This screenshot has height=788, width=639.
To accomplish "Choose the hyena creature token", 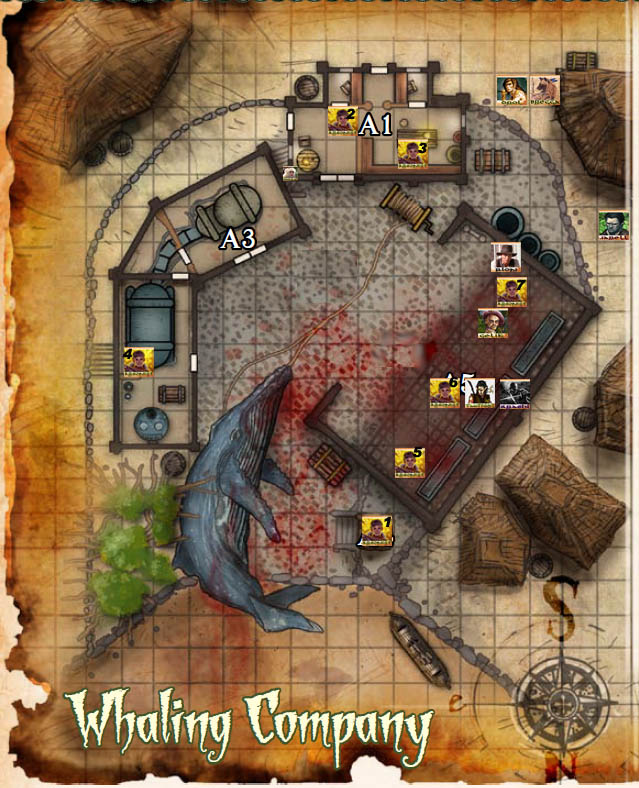I will click(545, 91).
